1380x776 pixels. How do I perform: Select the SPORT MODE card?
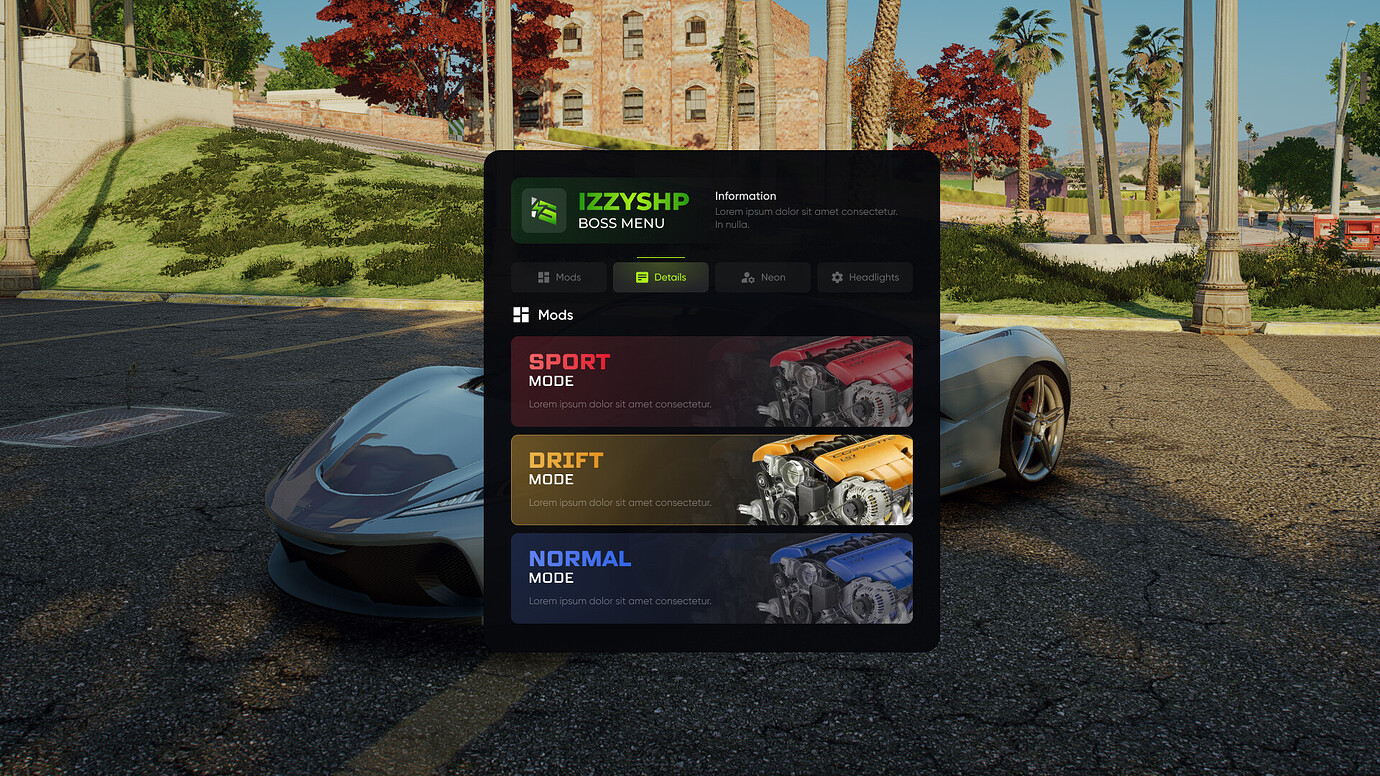click(712, 381)
